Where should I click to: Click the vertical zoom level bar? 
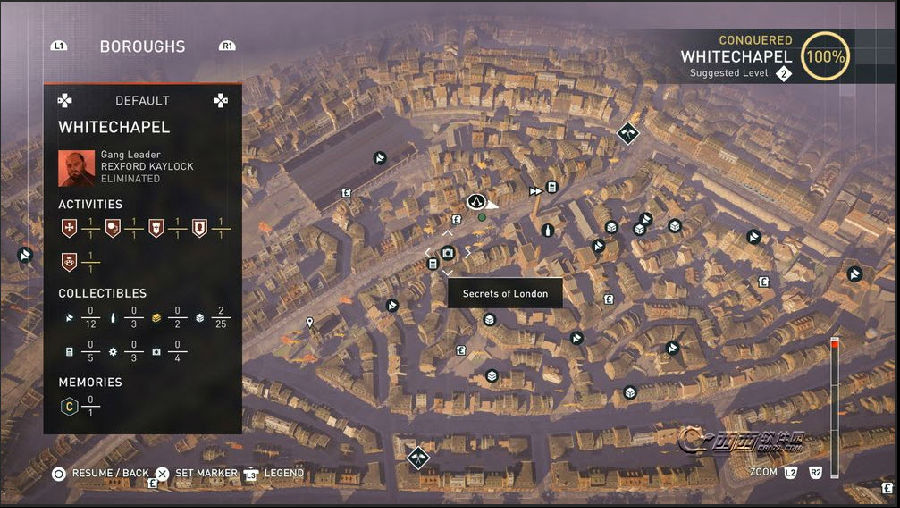pos(834,400)
